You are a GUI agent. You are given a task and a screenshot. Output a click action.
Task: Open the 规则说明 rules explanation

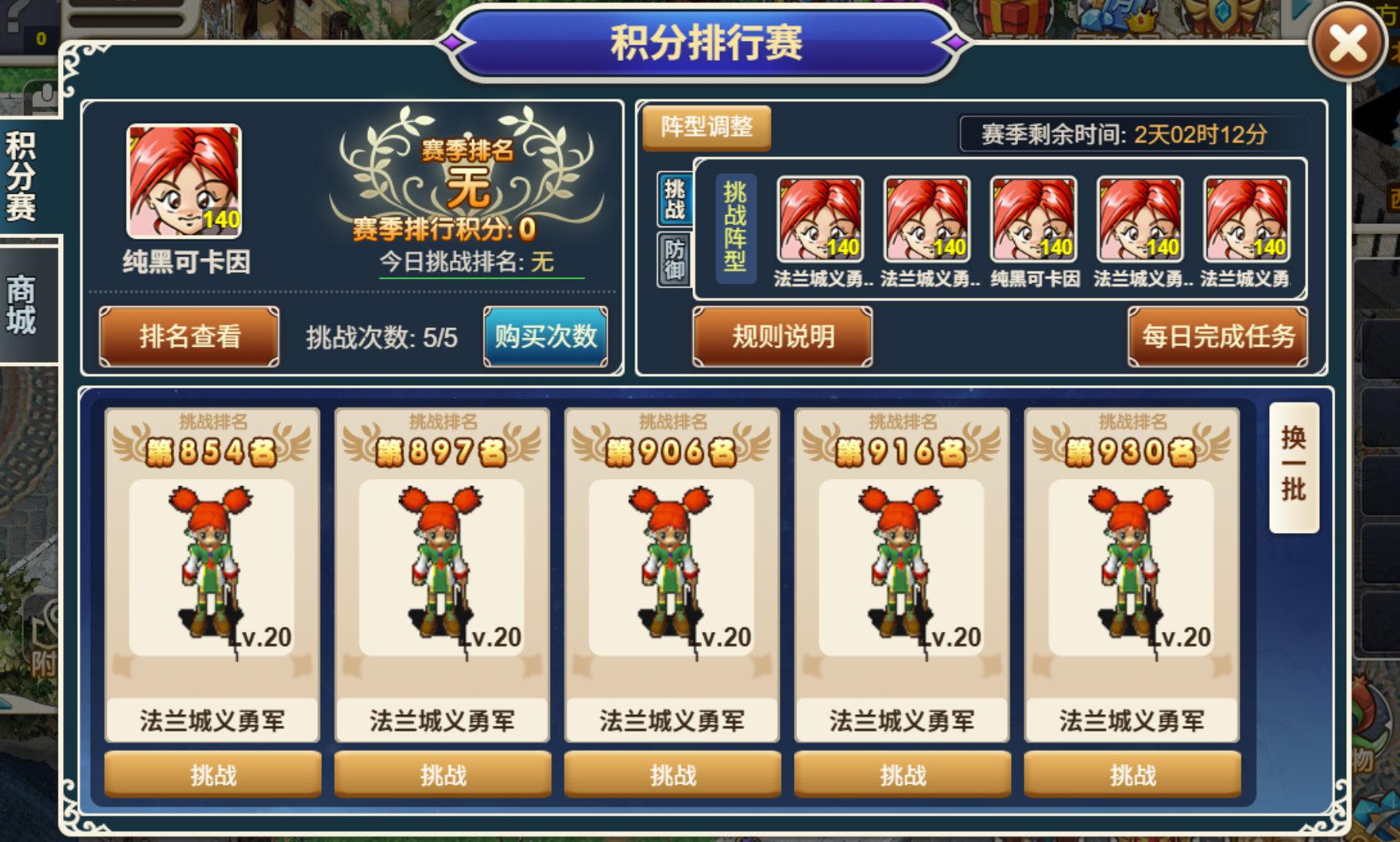(780, 337)
